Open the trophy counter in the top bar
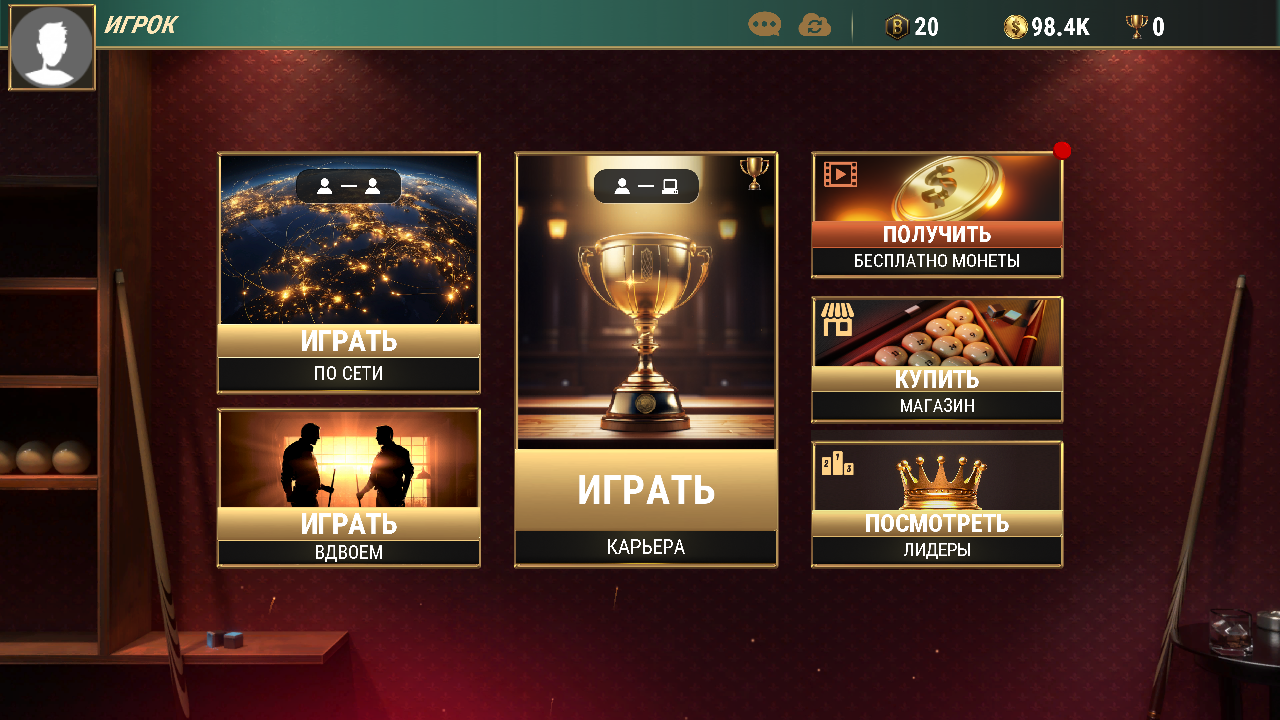 coord(1138,27)
